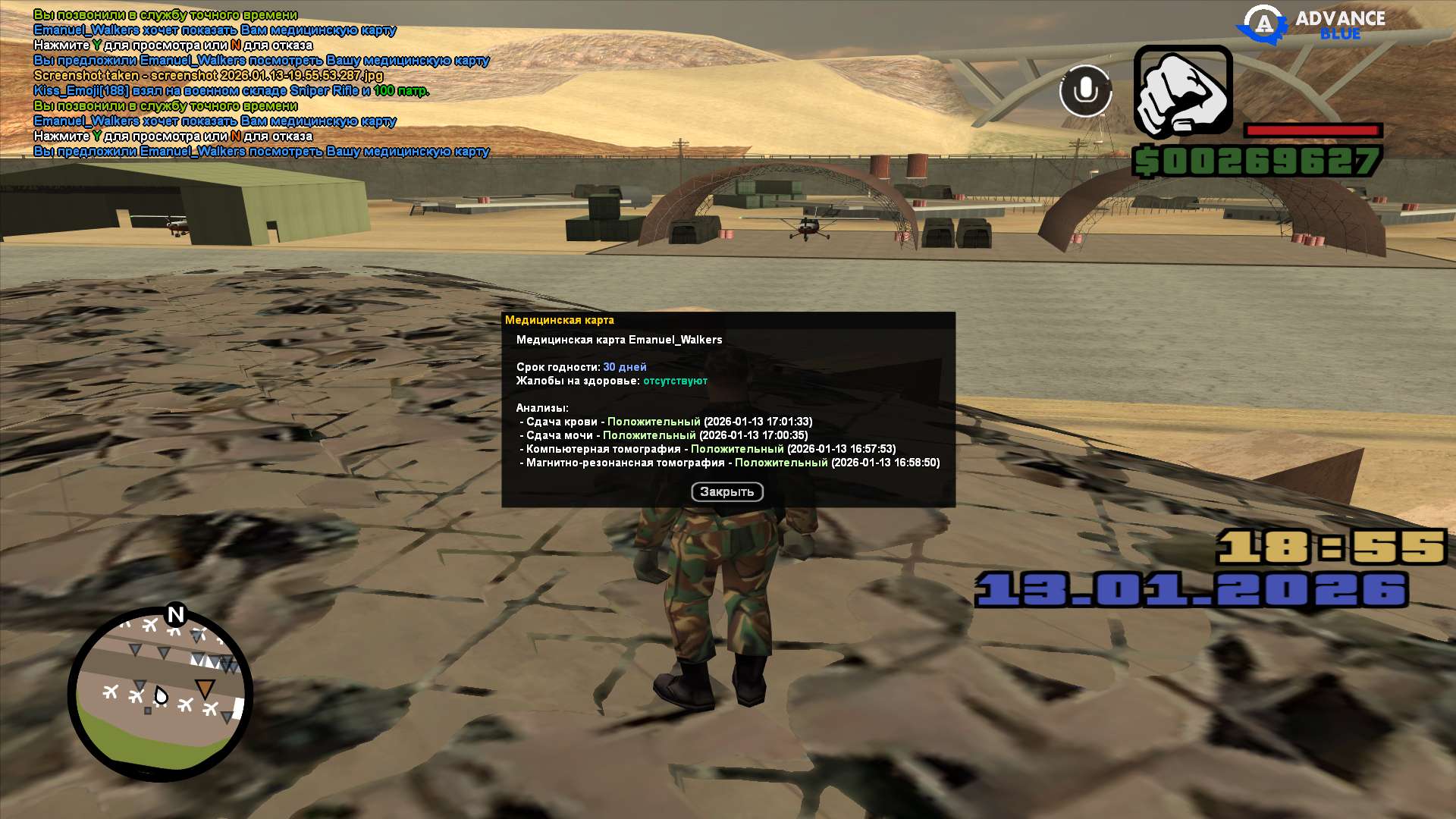The width and height of the screenshot is (1456, 819).
Task: Toggle the microphone voice chat icon
Action: coord(1085,91)
